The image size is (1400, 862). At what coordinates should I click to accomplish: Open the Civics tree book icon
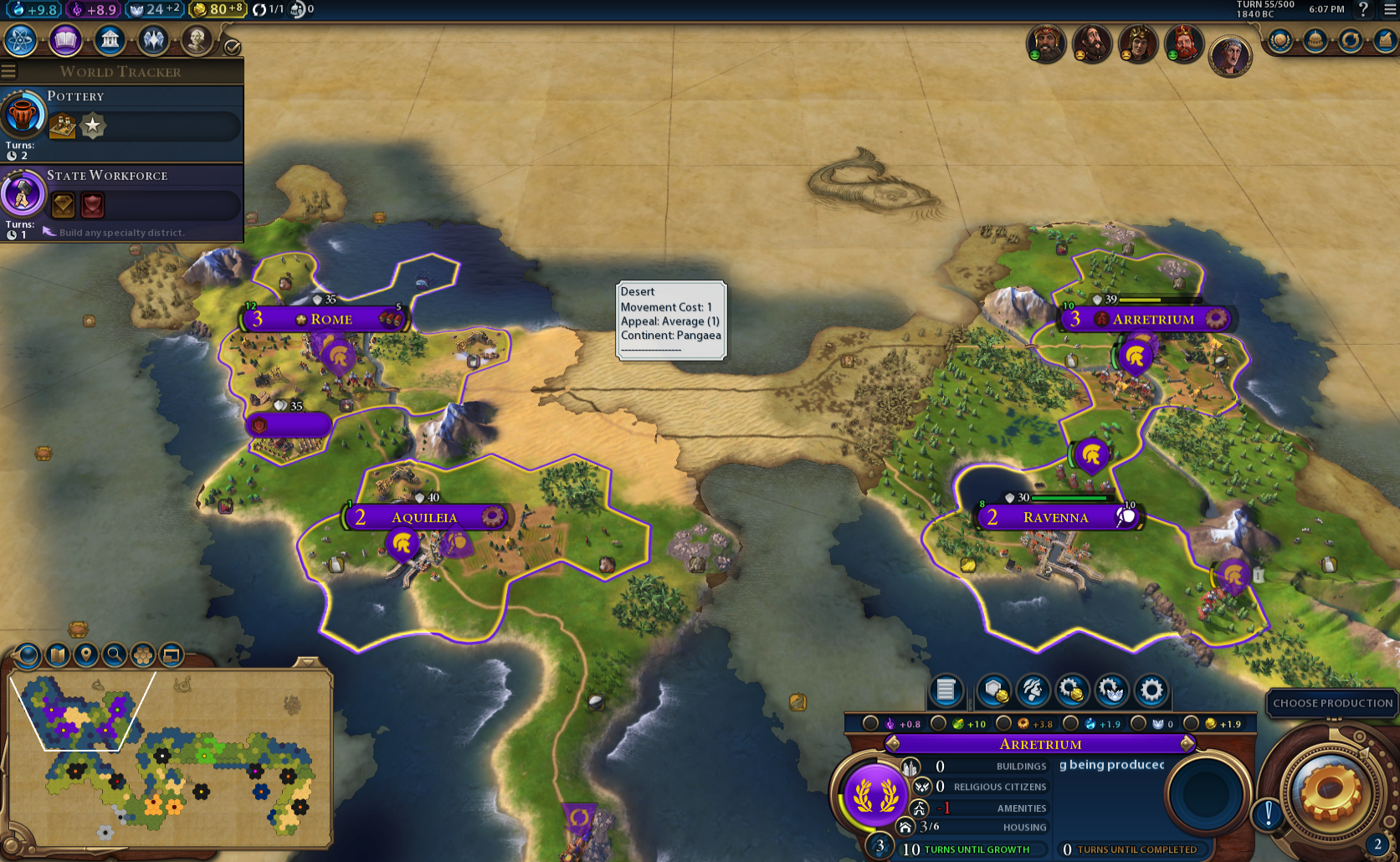click(64, 39)
